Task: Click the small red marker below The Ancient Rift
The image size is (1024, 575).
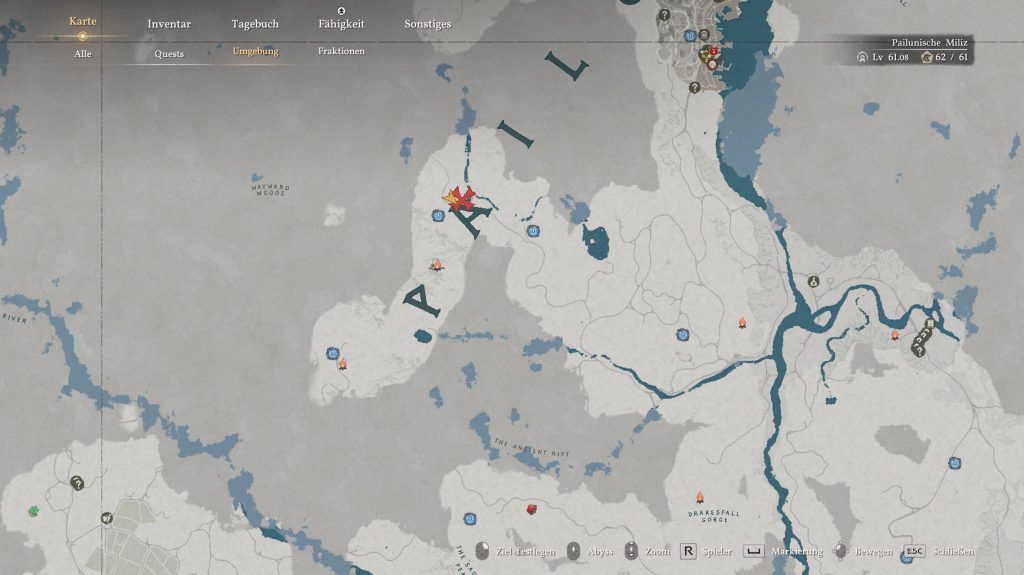Action: [x=533, y=509]
